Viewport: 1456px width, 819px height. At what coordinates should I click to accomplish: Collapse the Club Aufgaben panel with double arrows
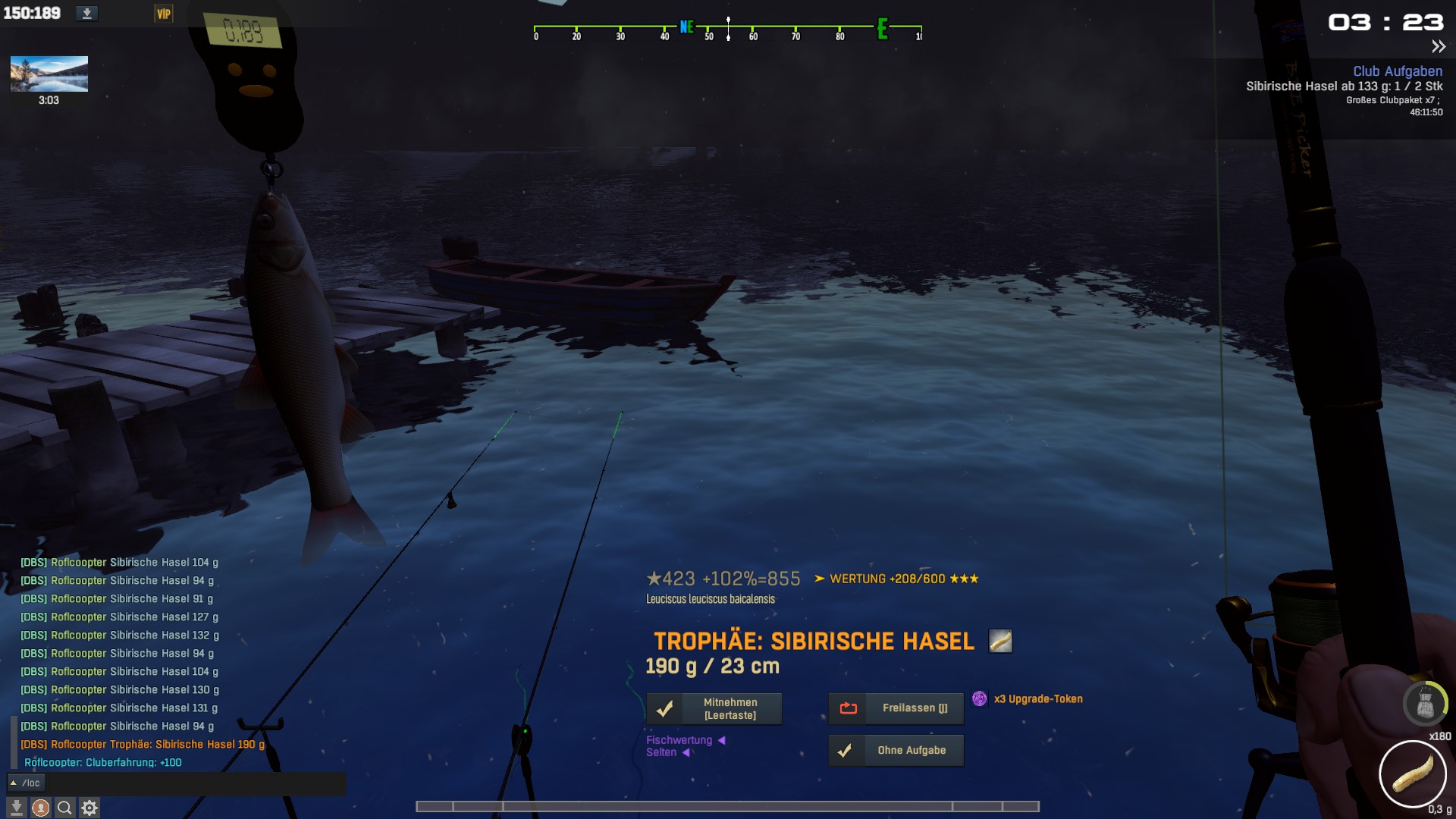click(1438, 47)
